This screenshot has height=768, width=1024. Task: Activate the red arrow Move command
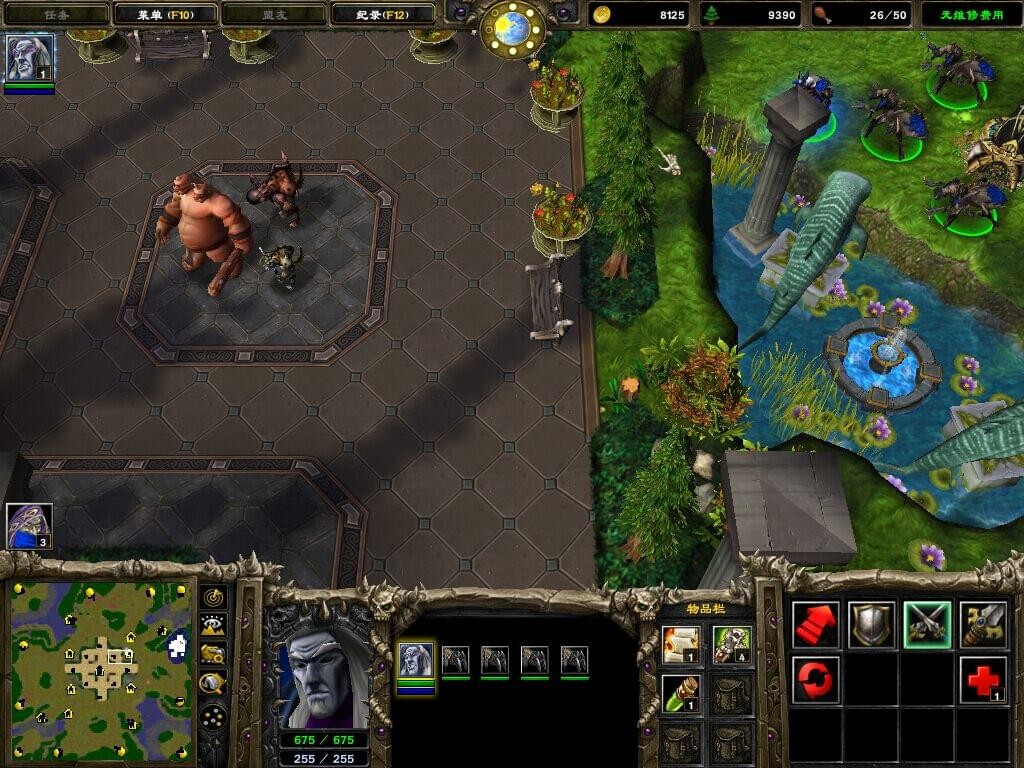click(815, 625)
